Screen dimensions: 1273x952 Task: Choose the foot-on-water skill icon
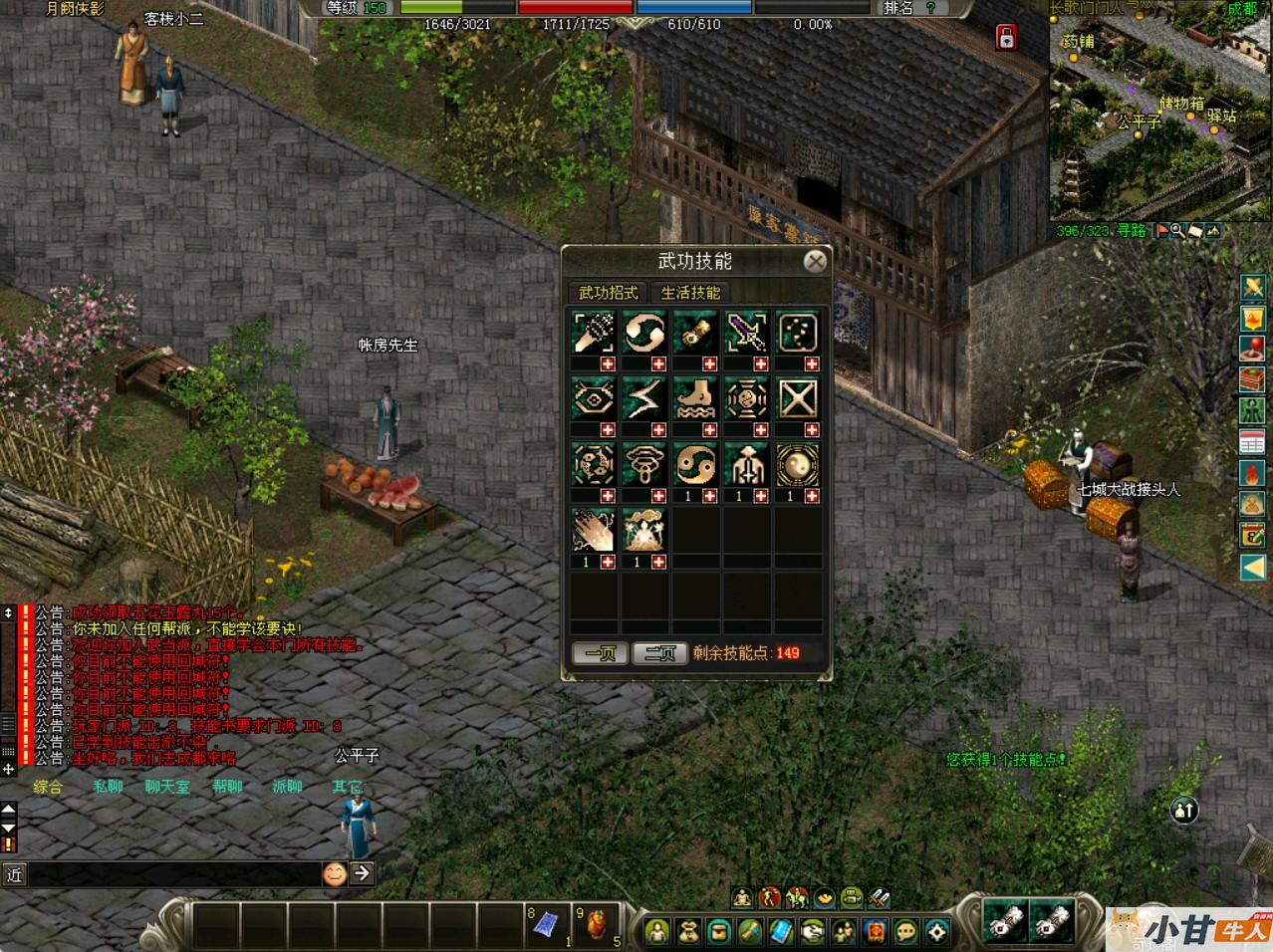(x=695, y=397)
